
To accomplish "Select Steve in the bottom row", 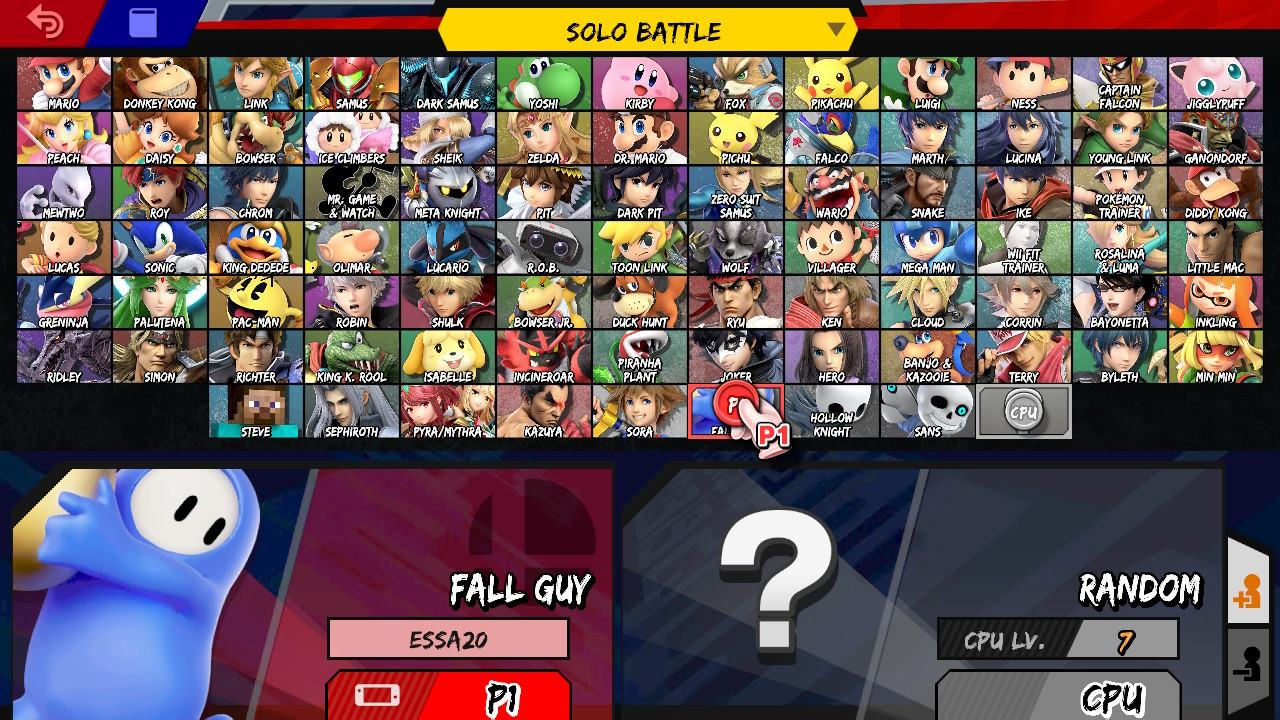I will pos(254,410).
